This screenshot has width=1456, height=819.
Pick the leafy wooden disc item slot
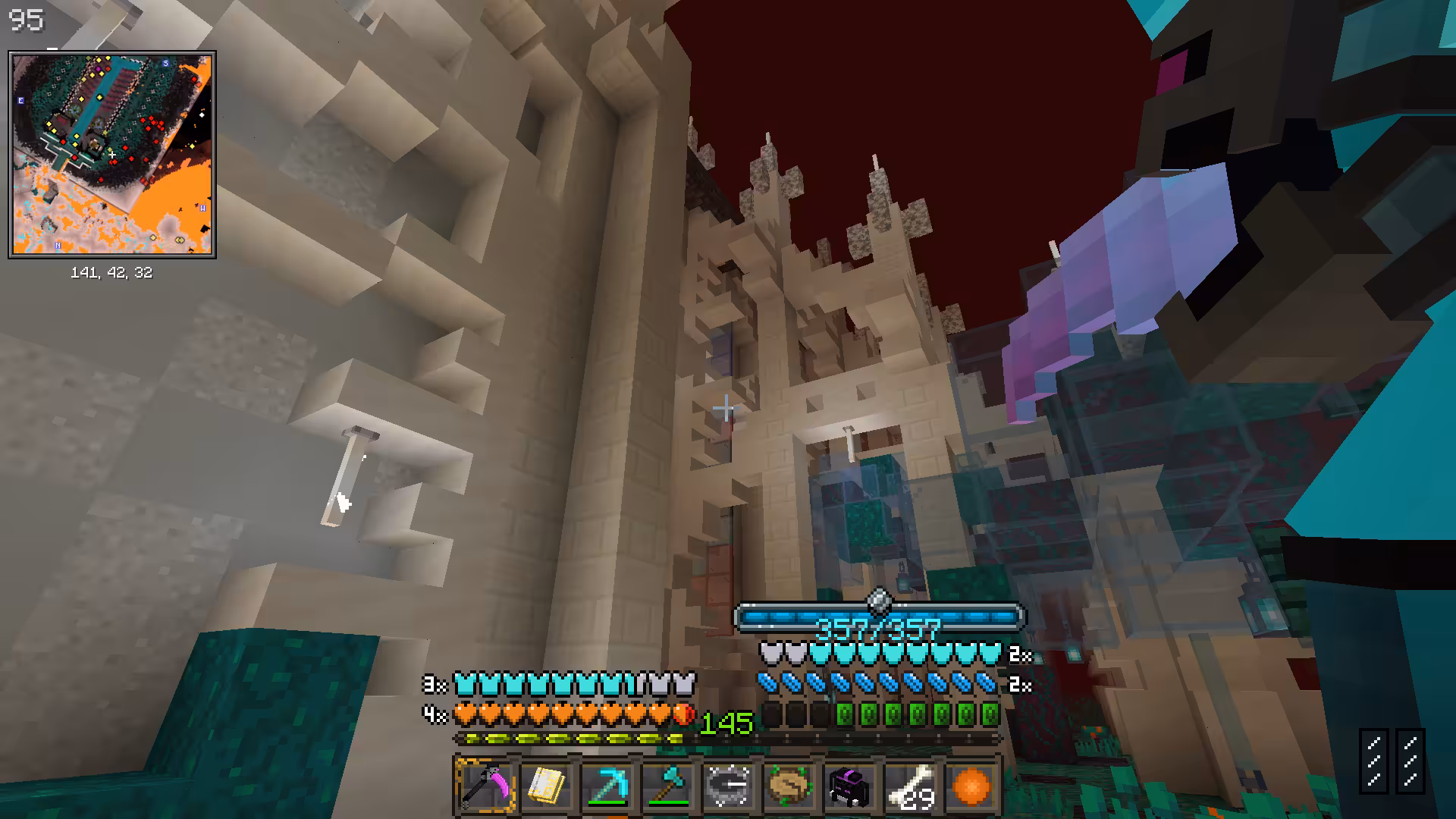pos(789,786)
